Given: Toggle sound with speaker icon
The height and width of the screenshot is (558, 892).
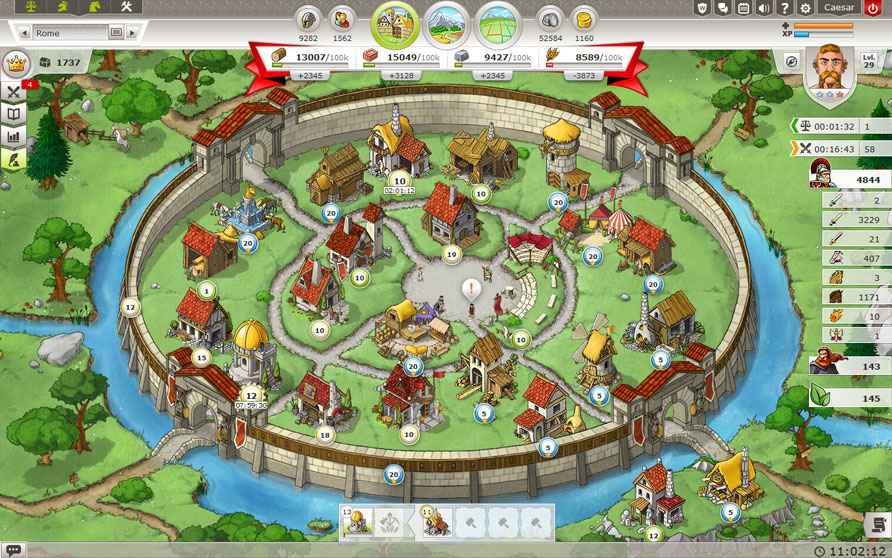Looking at the screenshot, I should pyautogui.click(x=765, y=8).
